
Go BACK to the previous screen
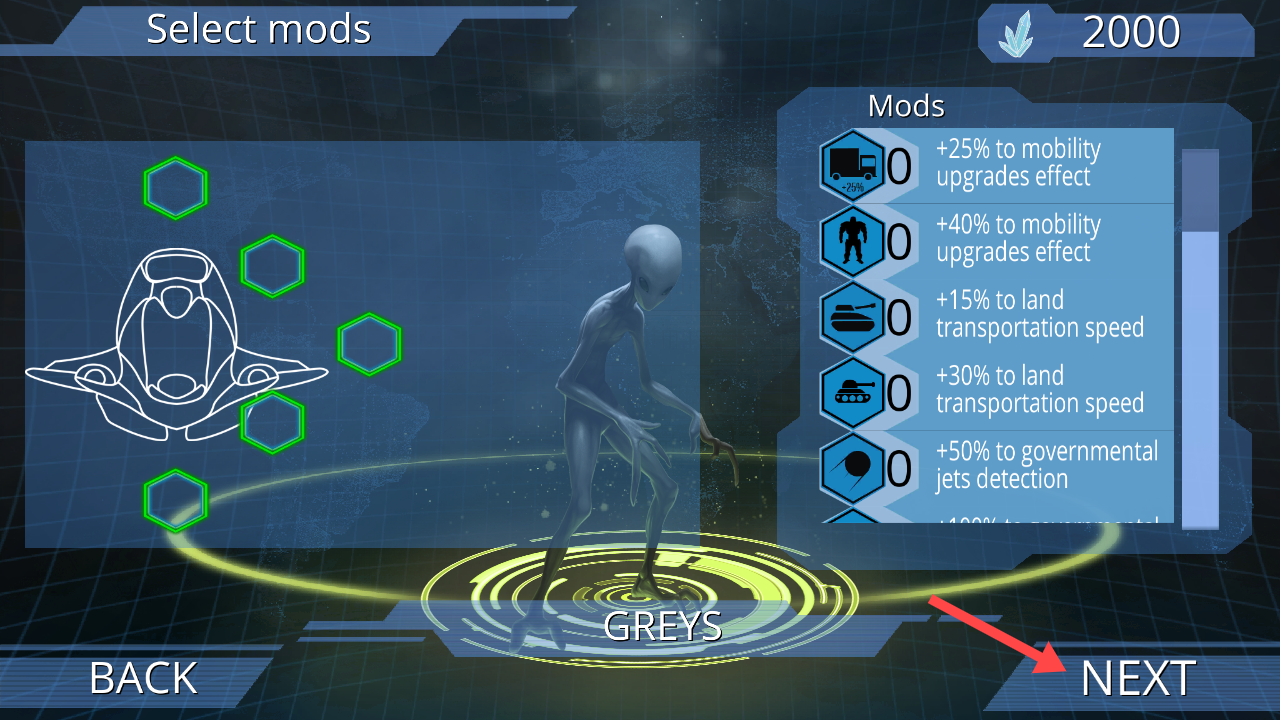pos(143,679)
